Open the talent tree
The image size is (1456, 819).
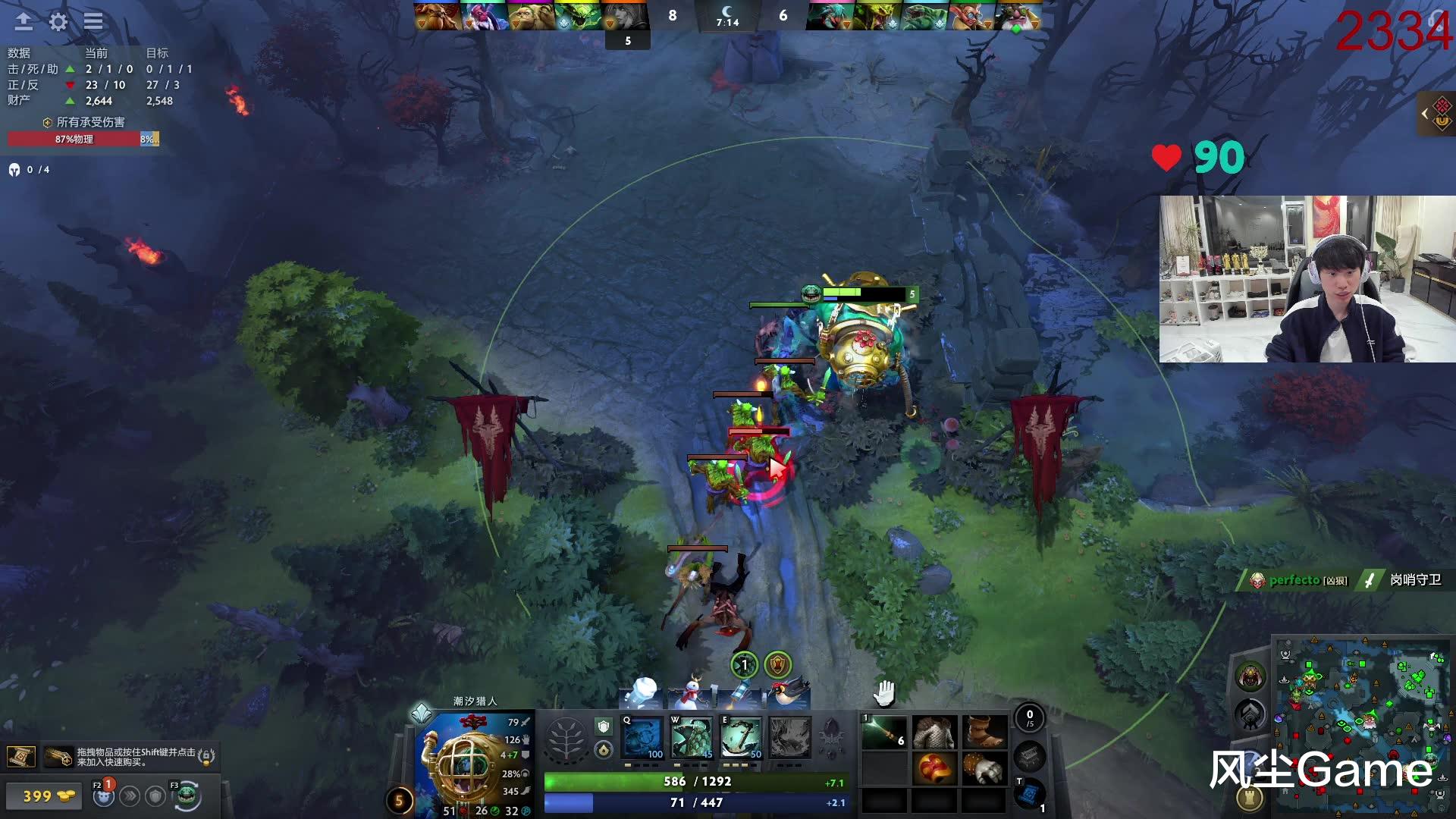point(566,739)
